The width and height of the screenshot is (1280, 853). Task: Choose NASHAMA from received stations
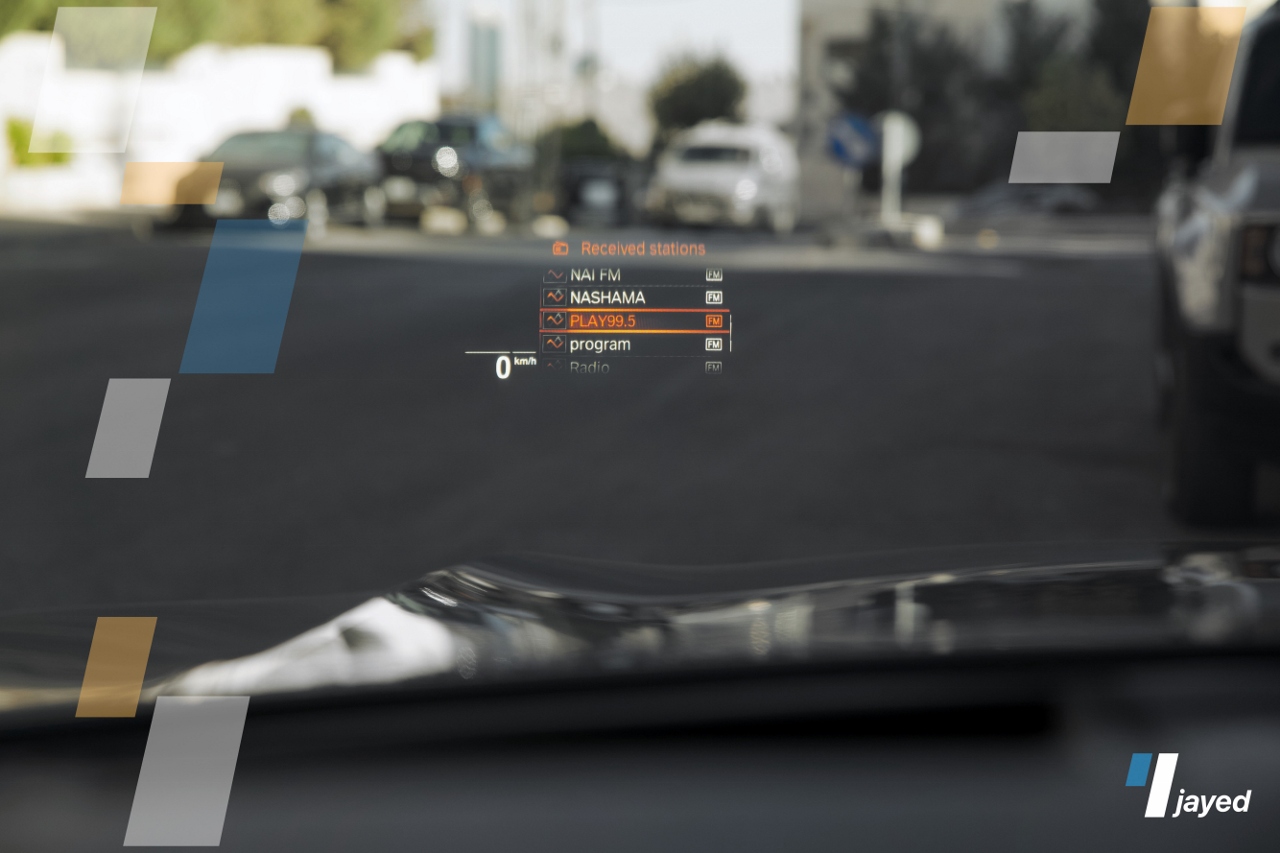(607, 297)
